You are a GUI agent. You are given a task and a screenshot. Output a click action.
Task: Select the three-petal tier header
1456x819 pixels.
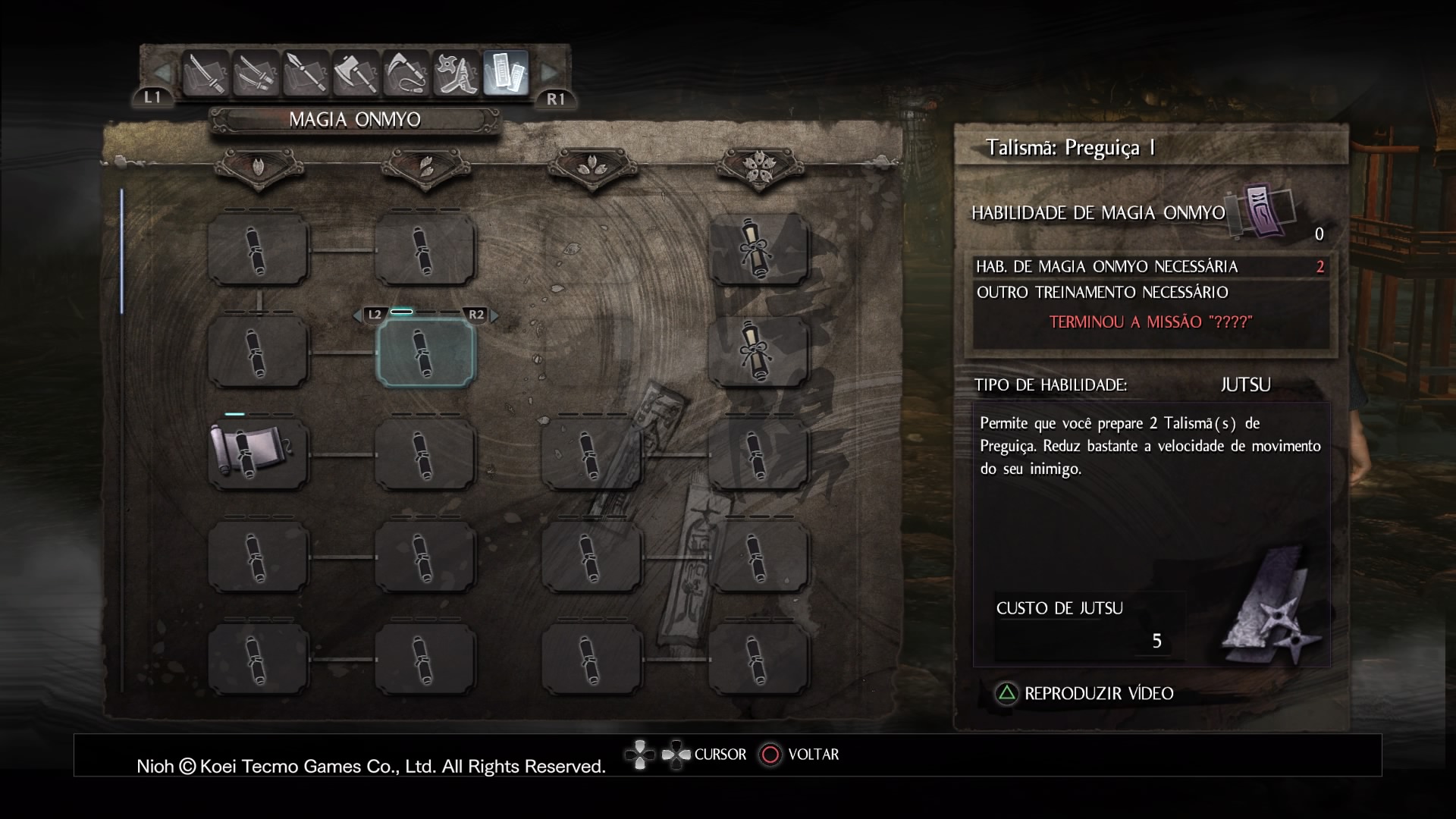[591, 165]
